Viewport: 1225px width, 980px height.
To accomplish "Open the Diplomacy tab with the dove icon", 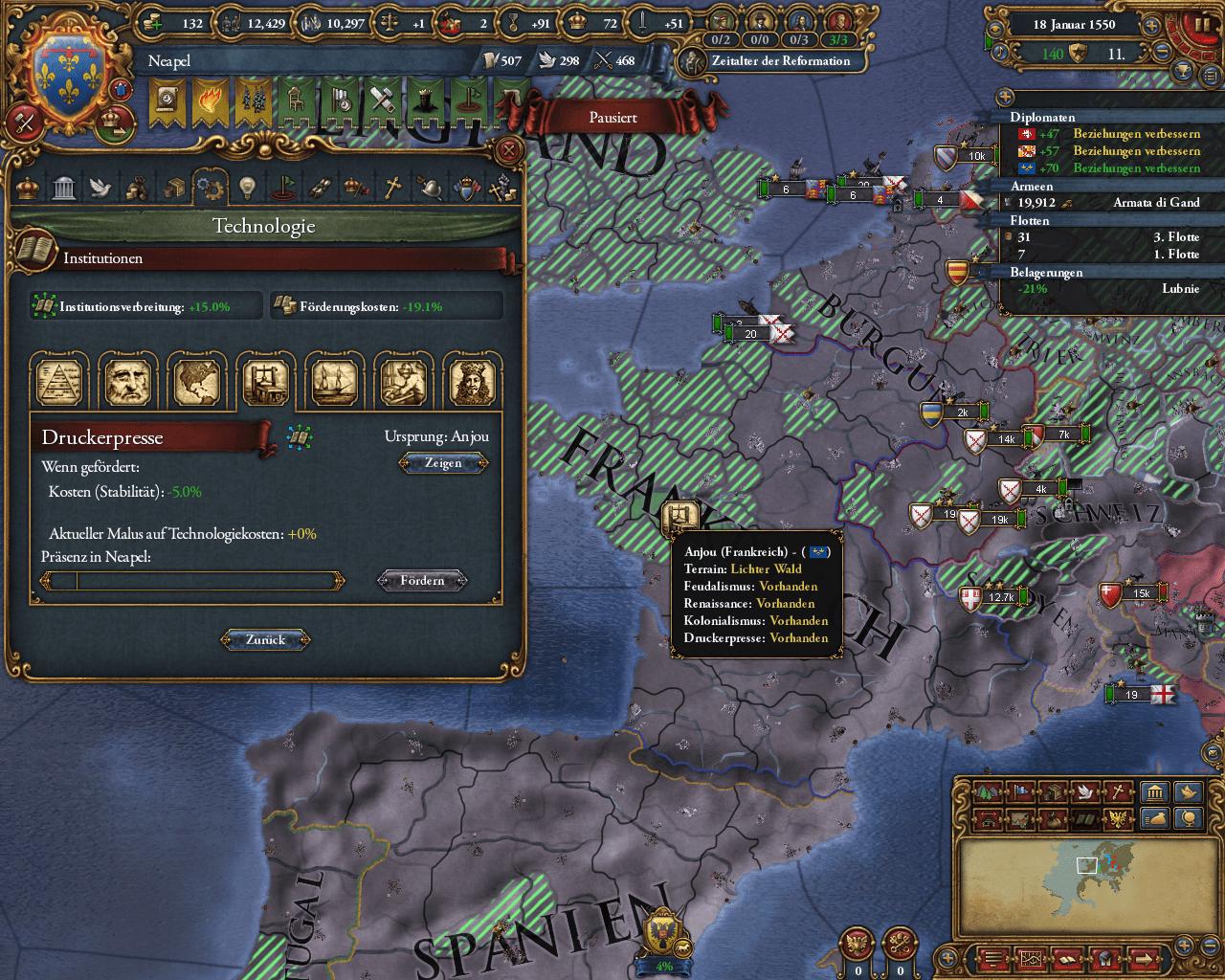I will [100, 188].
